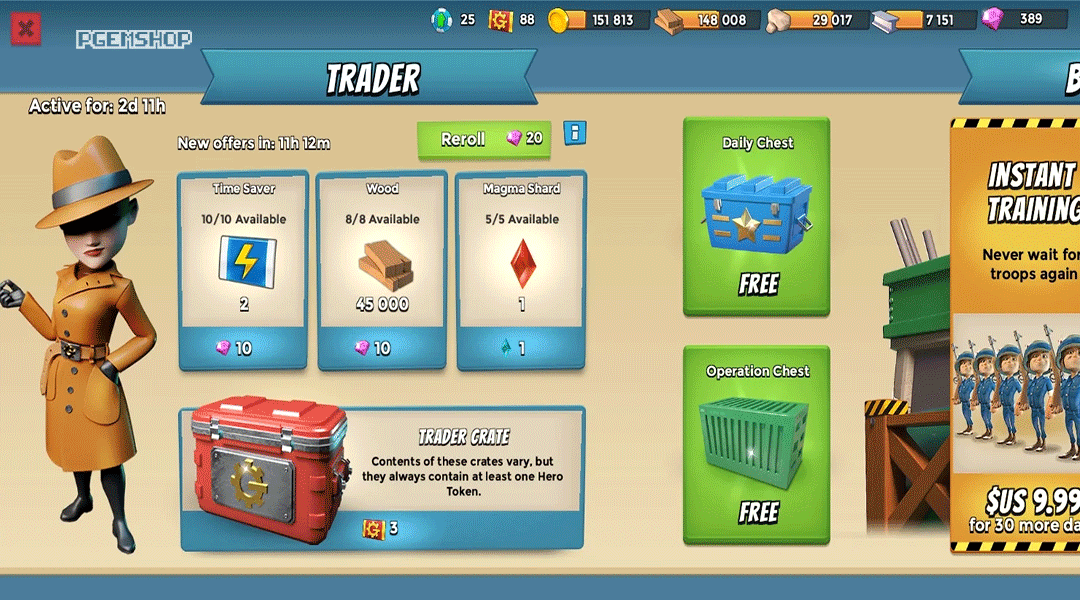Buy the Time Saver offer

(243, 347)
